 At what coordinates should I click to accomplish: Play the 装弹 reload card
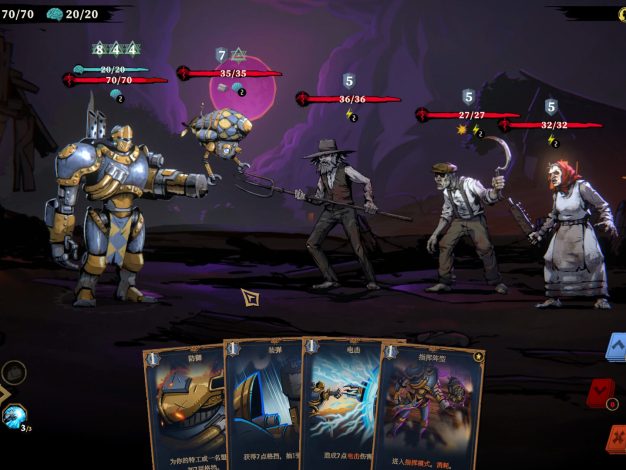(x=262, y=405)
